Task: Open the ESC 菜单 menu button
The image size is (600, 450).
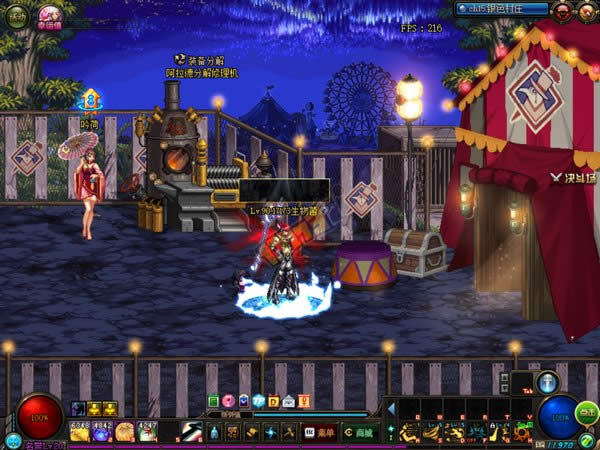Action: tap(318, 433)
